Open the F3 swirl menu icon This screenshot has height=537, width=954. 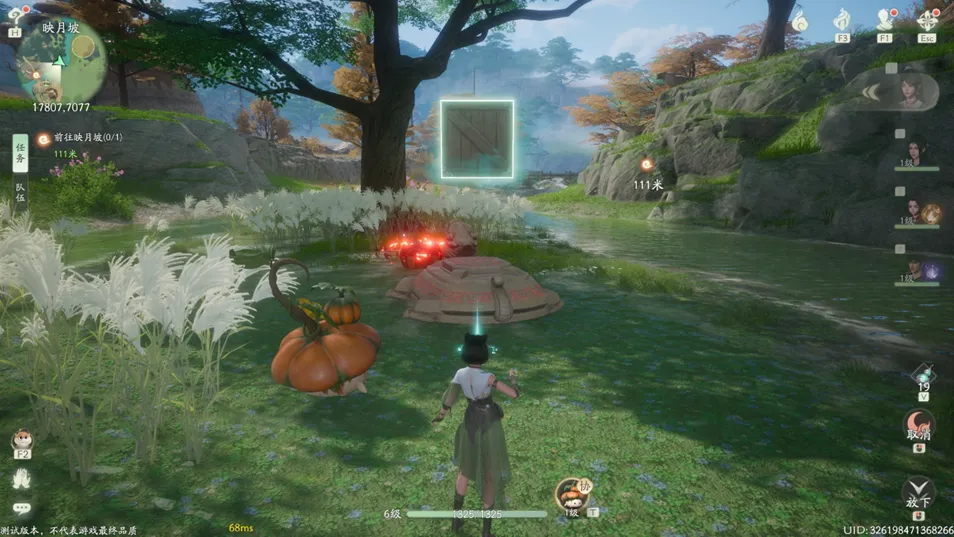pos(842,21)
